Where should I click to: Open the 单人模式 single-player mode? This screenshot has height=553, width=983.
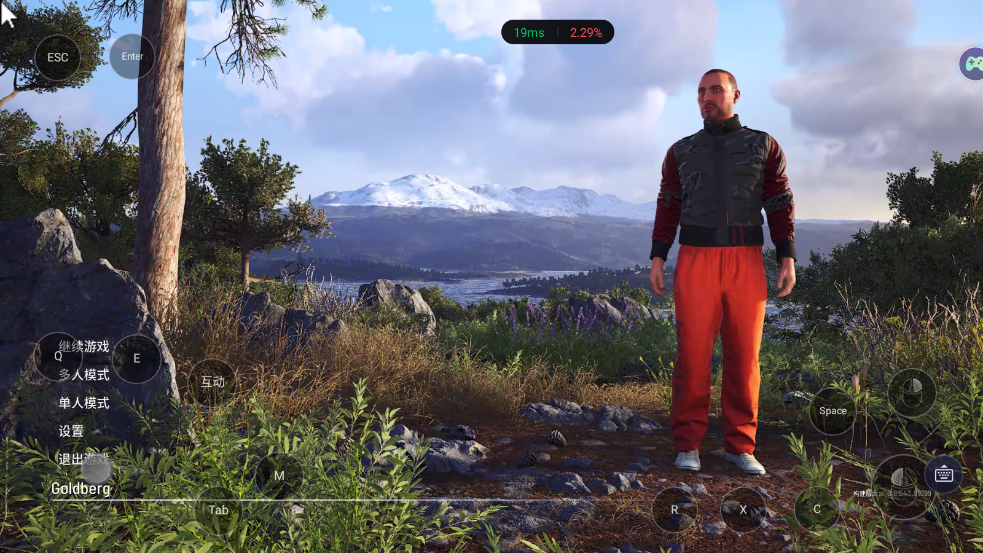pos(84,403)
